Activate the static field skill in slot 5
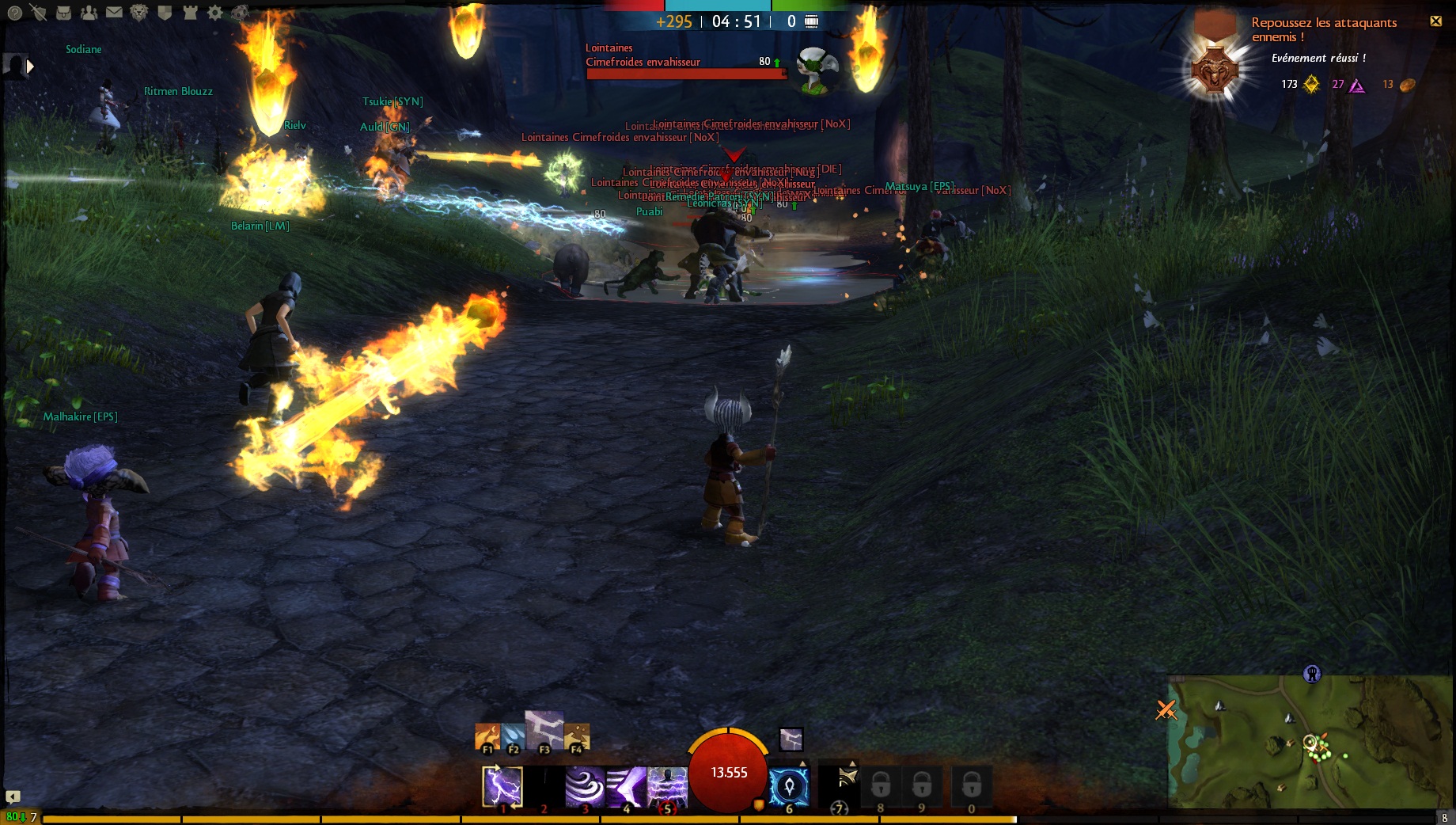Screen dimensions: 1456x825 click(x=667, y=787)
